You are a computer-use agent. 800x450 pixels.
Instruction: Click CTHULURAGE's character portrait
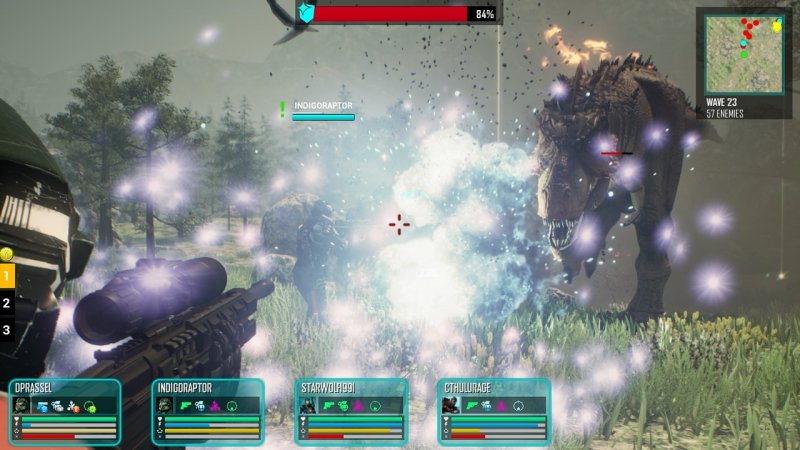pyautogui.click(x=451, y=406)
